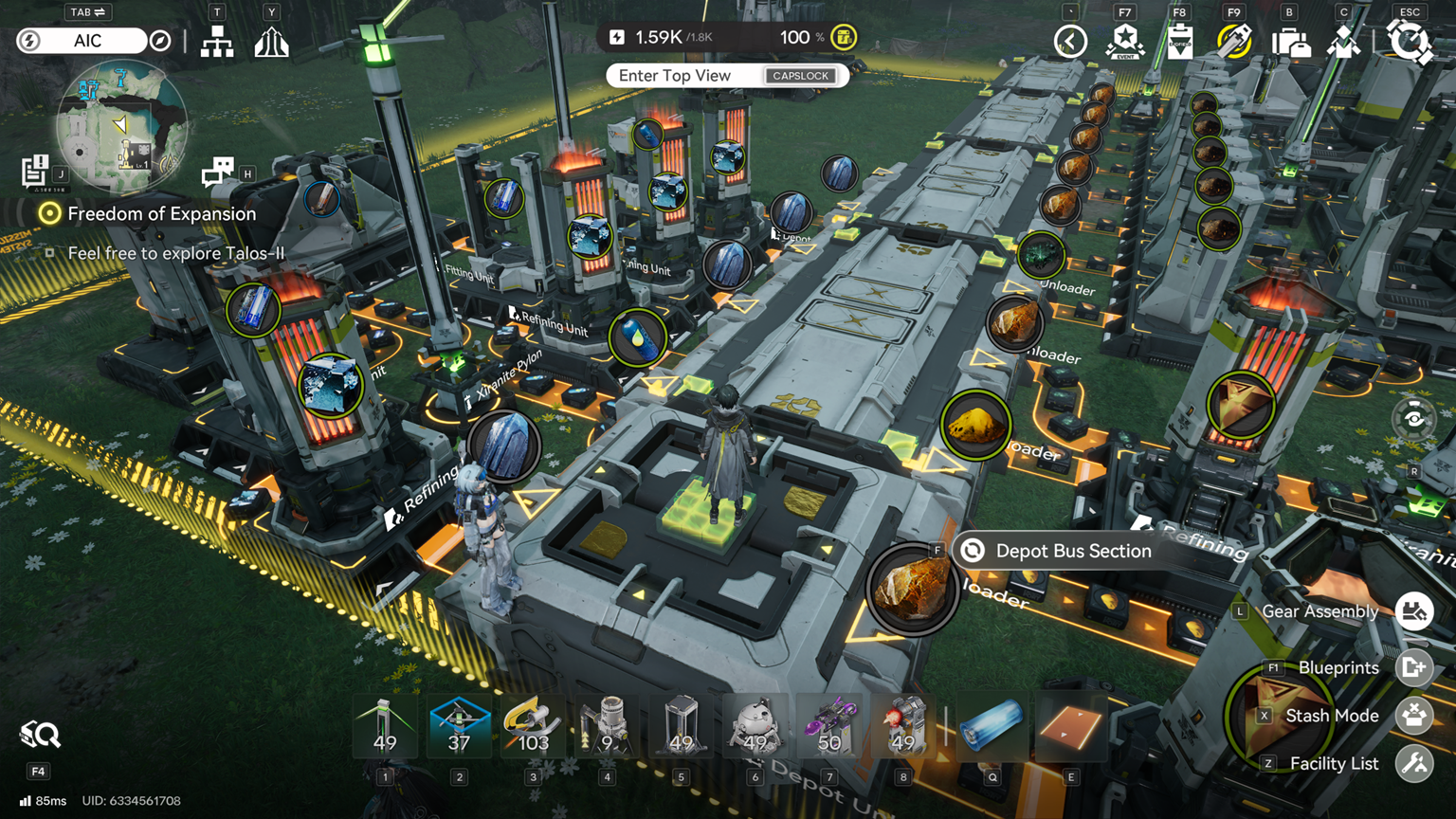The image size is (1456, 819).
Task: Toggle Stash Mode
Action: click(x=1413, y=716)
